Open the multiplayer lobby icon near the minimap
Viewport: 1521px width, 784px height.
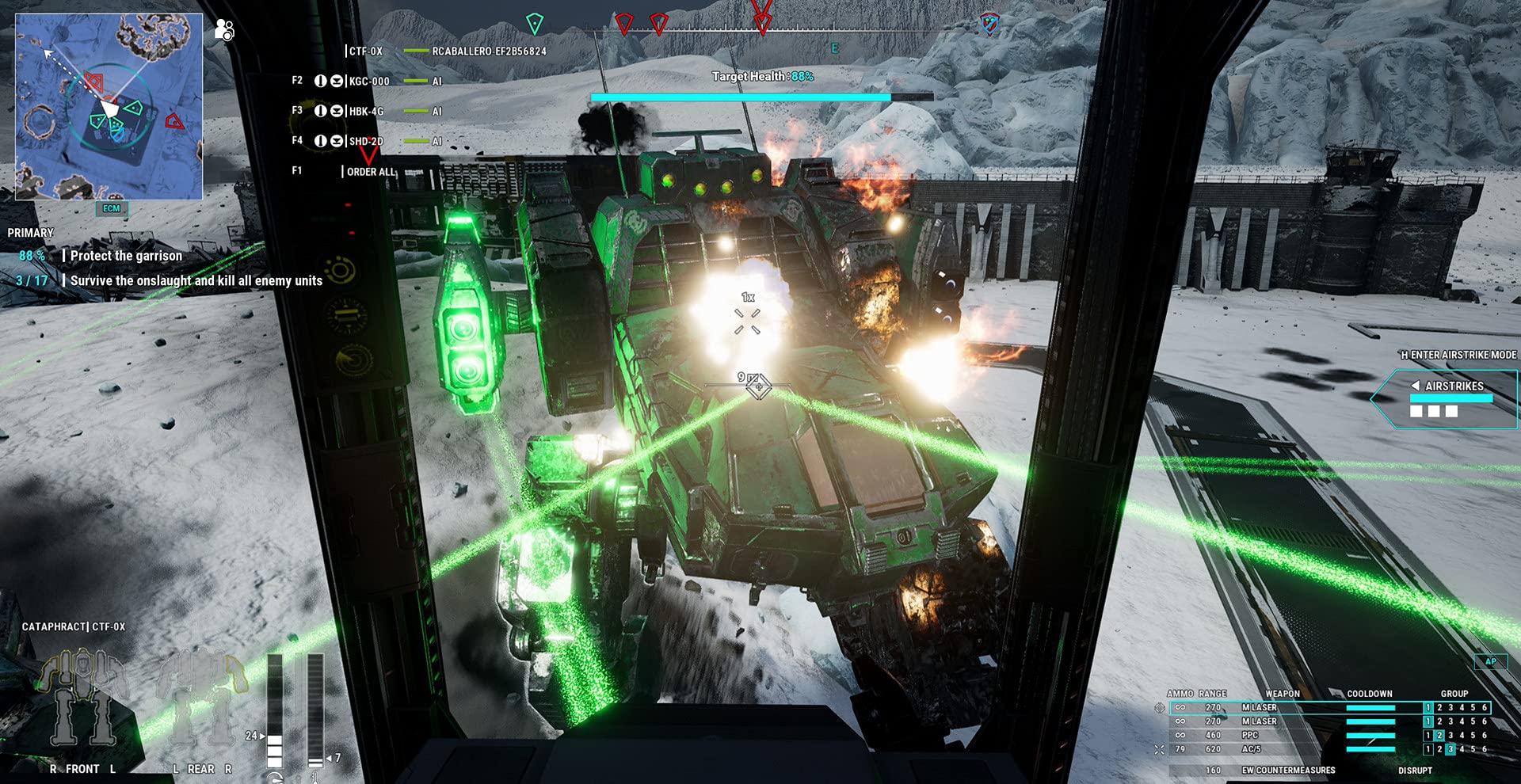click(x=224, y=29)
